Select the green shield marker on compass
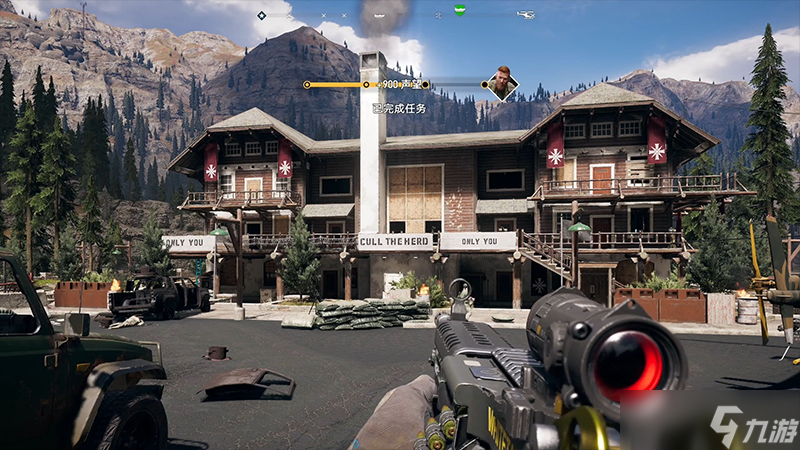The image size is (800, 450). pyautogui.click(x=459, y=11)
